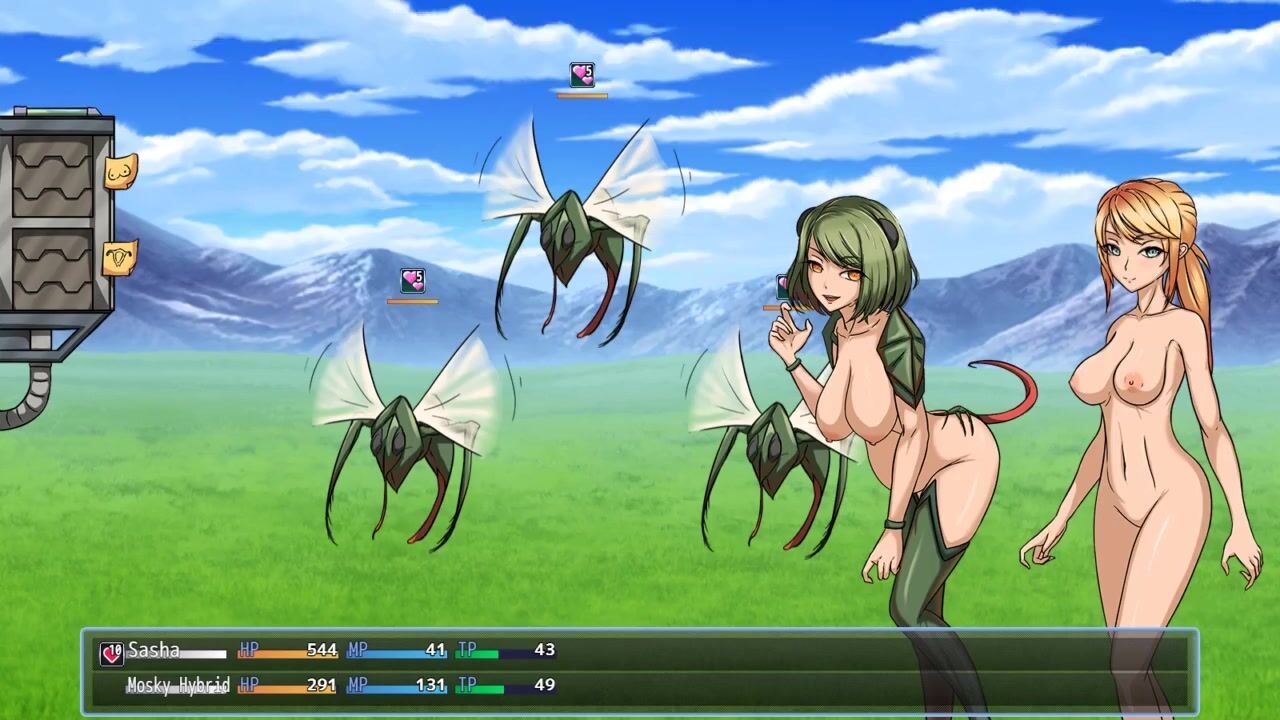Image resolution: width=1280 pixels, height=720 pixels.
Task: Open the upper yellow sticky note
Action: coord(119,173)
